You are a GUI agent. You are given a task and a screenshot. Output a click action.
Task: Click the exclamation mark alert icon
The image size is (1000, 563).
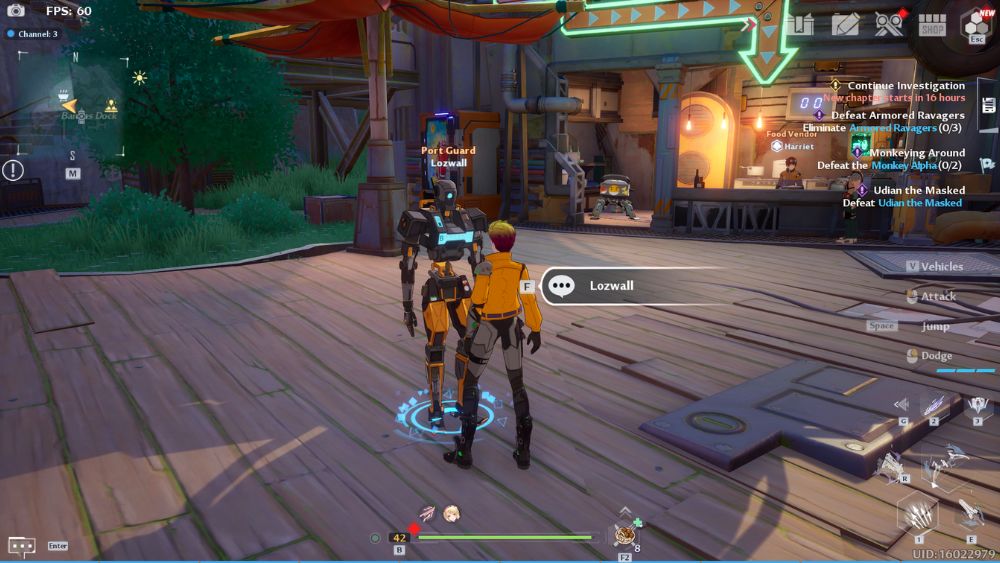[13, 170]
